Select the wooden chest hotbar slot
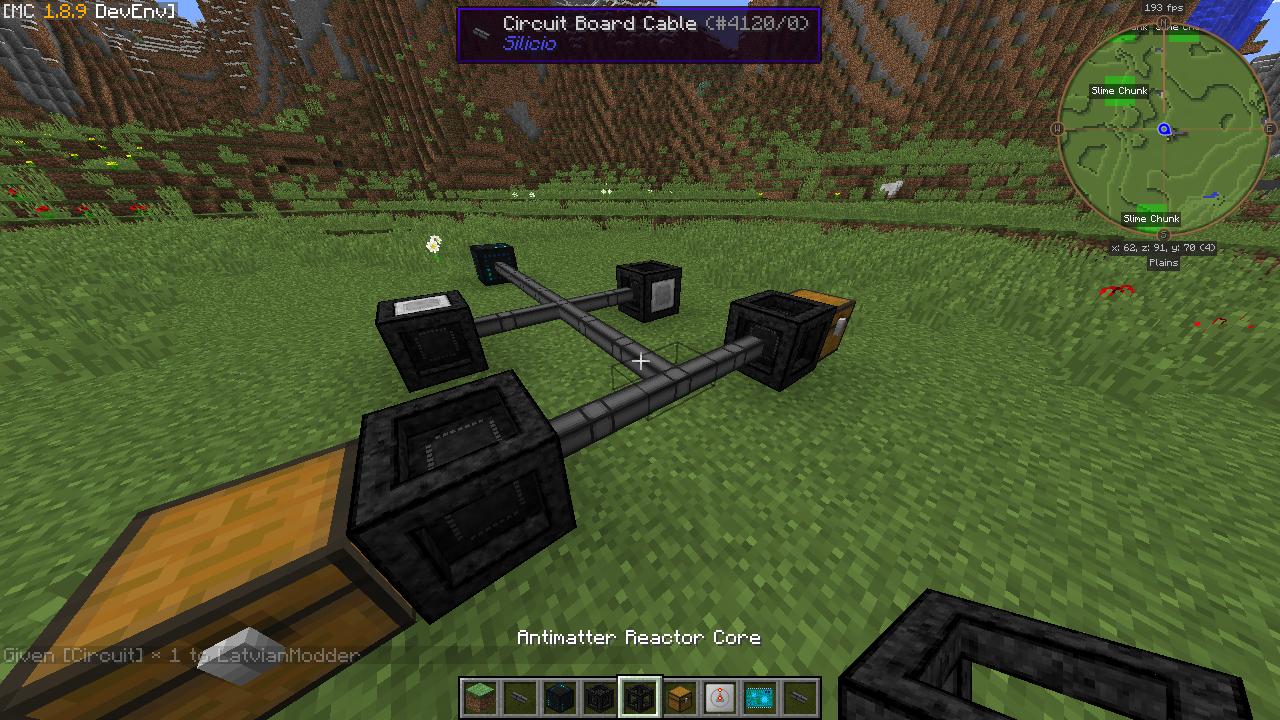Screen dimensions: 1280x720 coord(680,697)
